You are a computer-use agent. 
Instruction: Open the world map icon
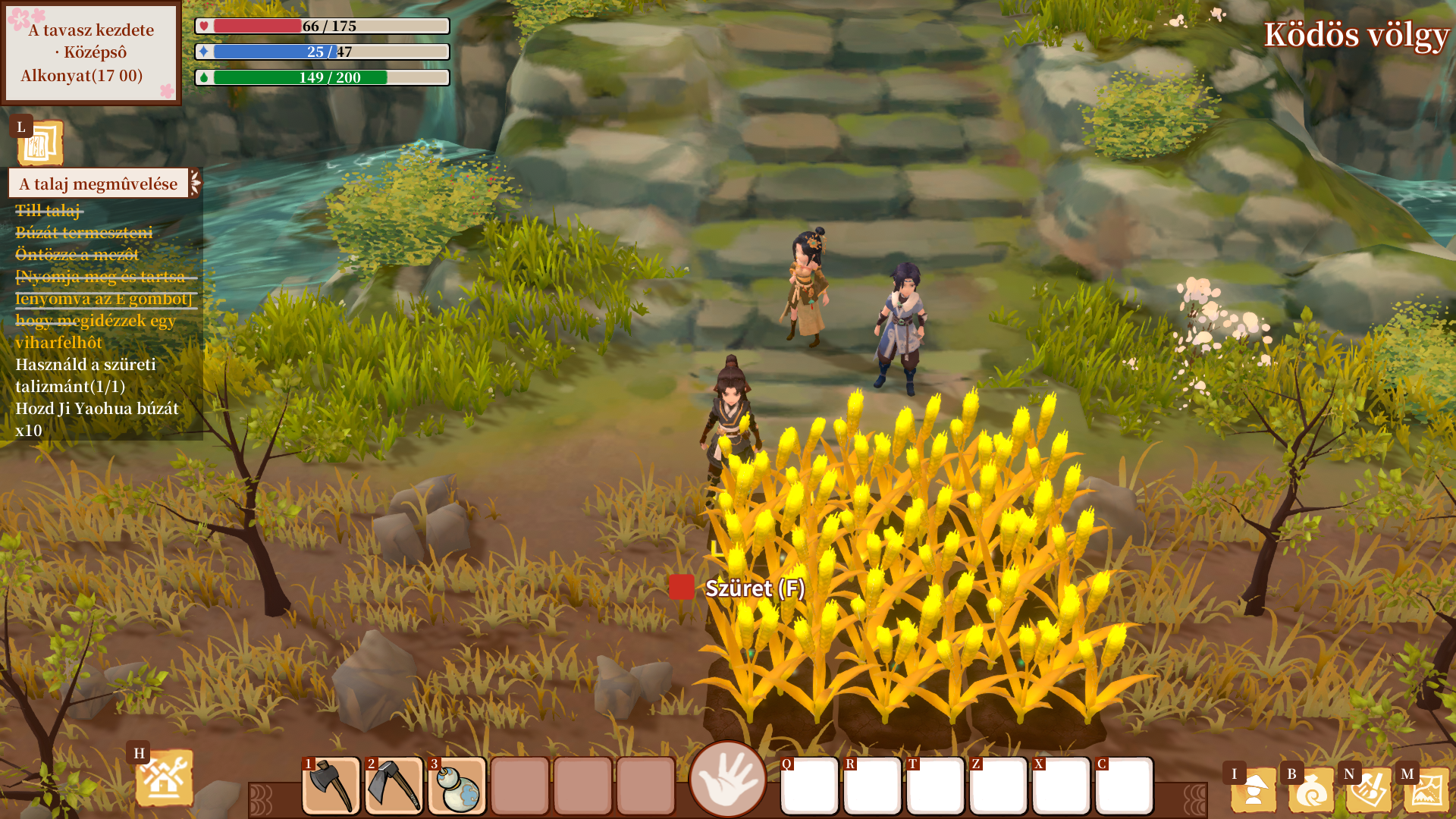[1426, 790]
